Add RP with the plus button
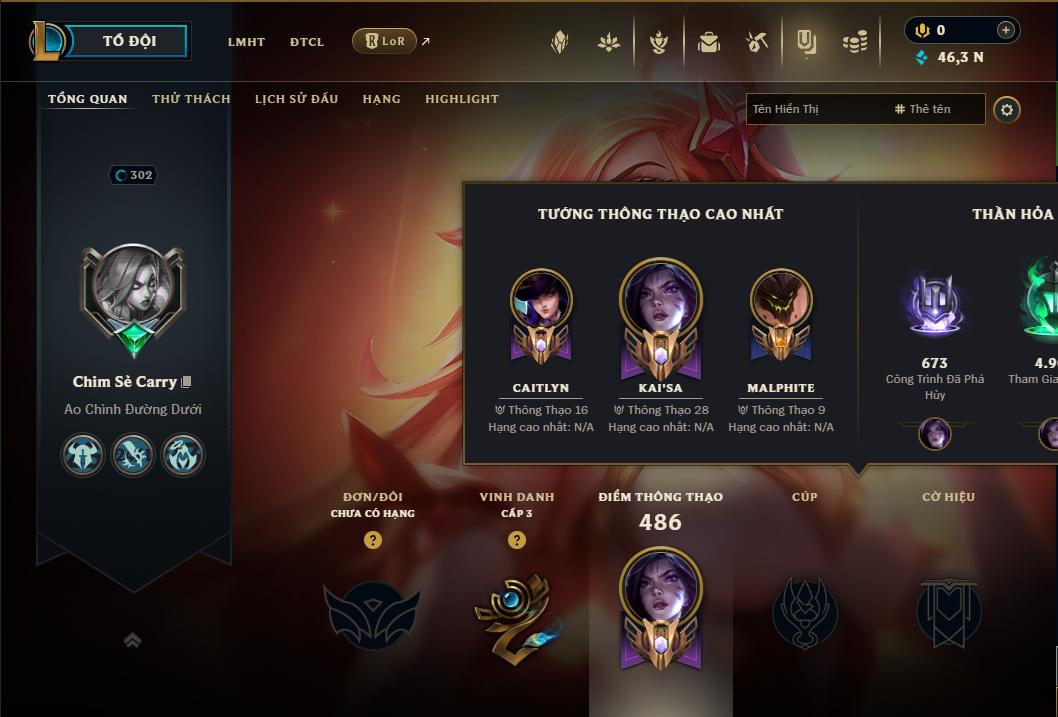 pyautogui.click(x=1005, y=30)
